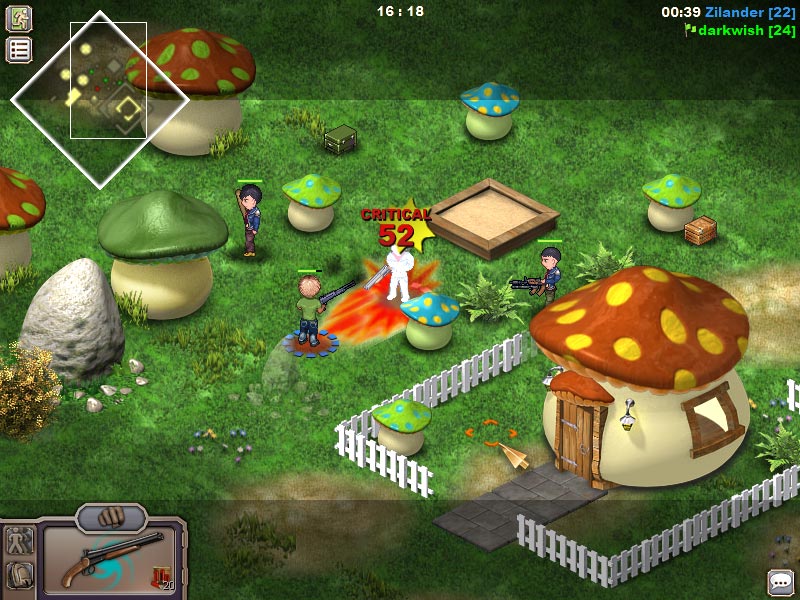Select player darkwish in the scoreboard

click(x=746, y=30)
